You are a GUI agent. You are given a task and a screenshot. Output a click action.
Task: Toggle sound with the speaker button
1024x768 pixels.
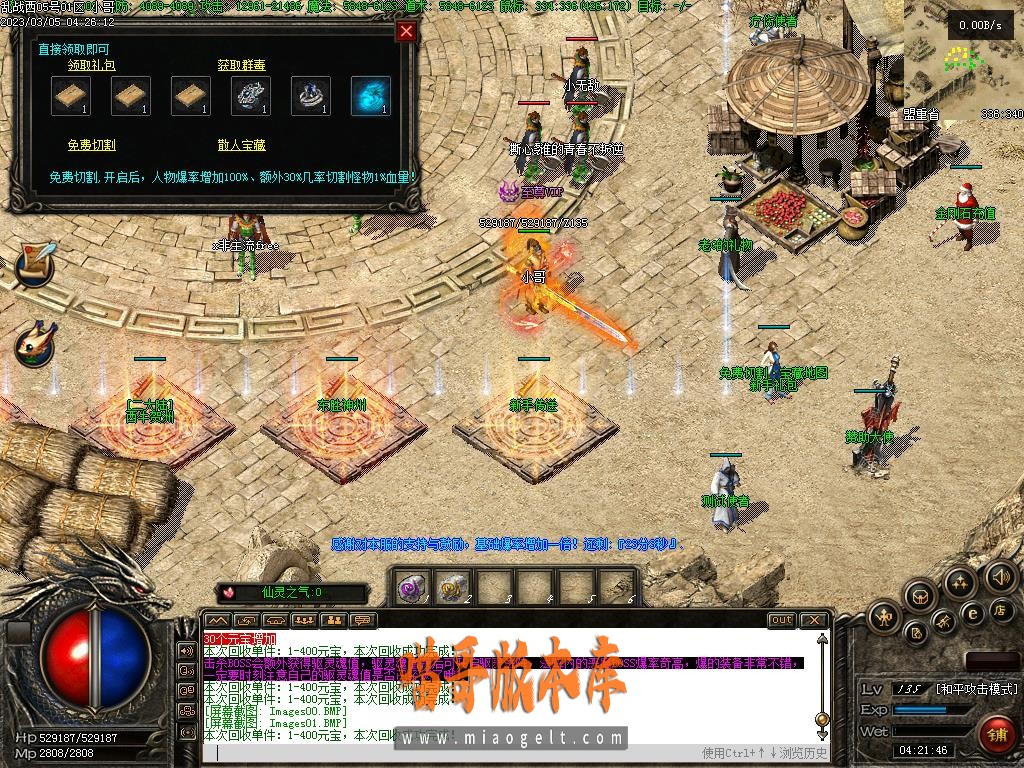(x=1000, y=576)
